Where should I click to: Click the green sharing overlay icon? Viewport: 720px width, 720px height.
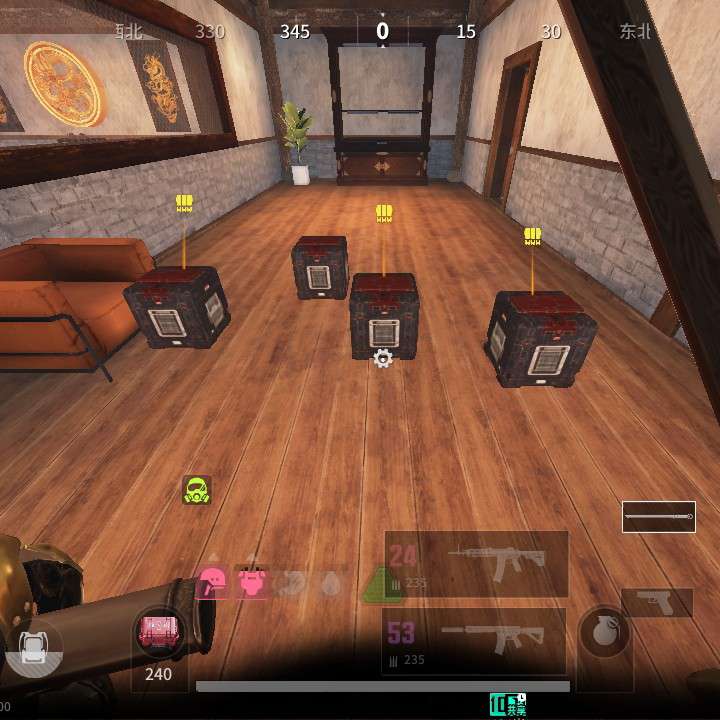click(507, 704)
